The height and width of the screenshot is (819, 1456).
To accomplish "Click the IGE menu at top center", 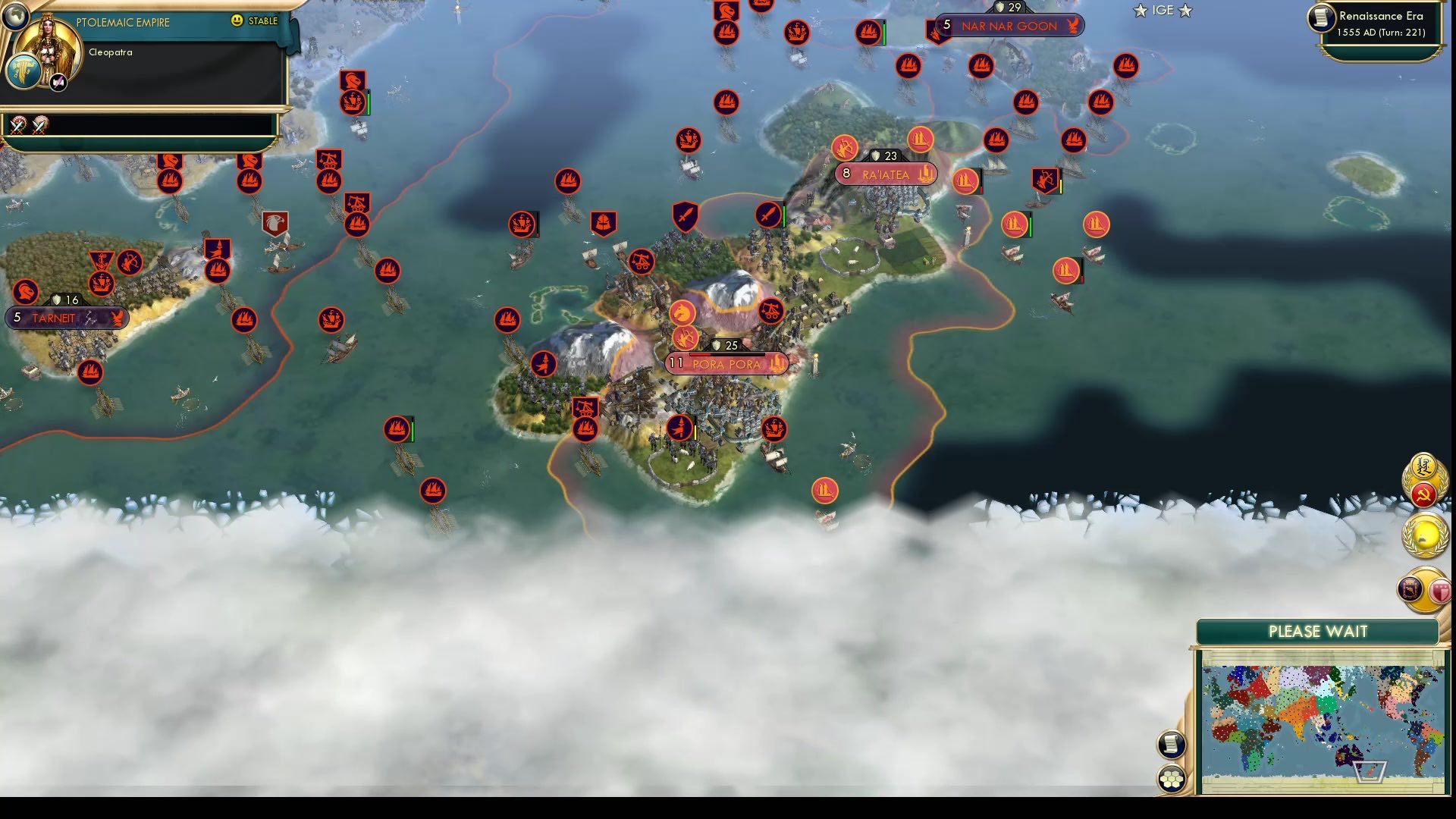I will [1162, 11].
